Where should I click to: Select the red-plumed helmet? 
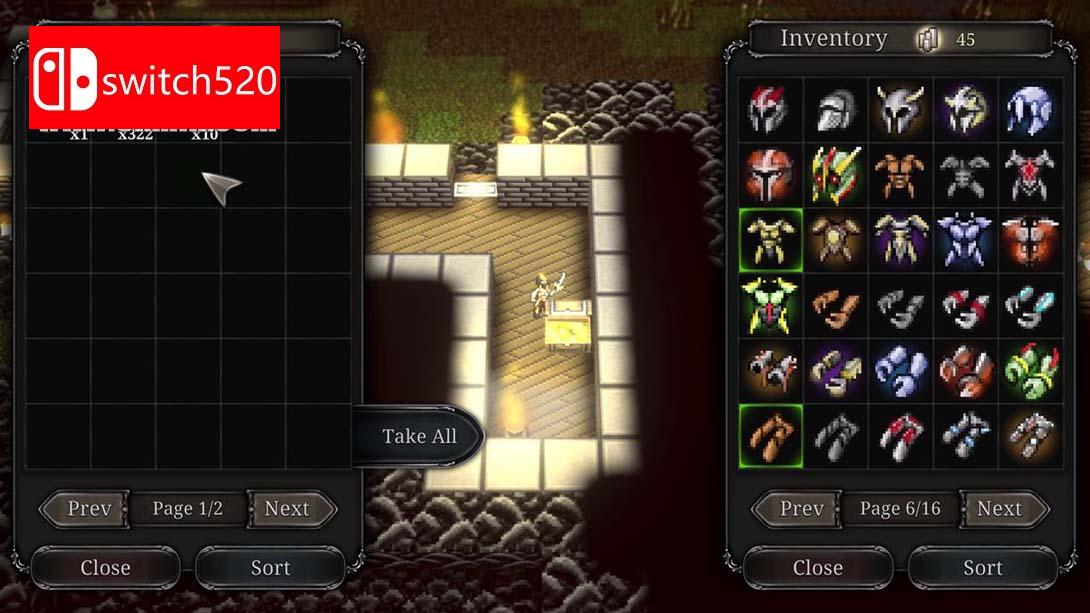pos(771,110)
